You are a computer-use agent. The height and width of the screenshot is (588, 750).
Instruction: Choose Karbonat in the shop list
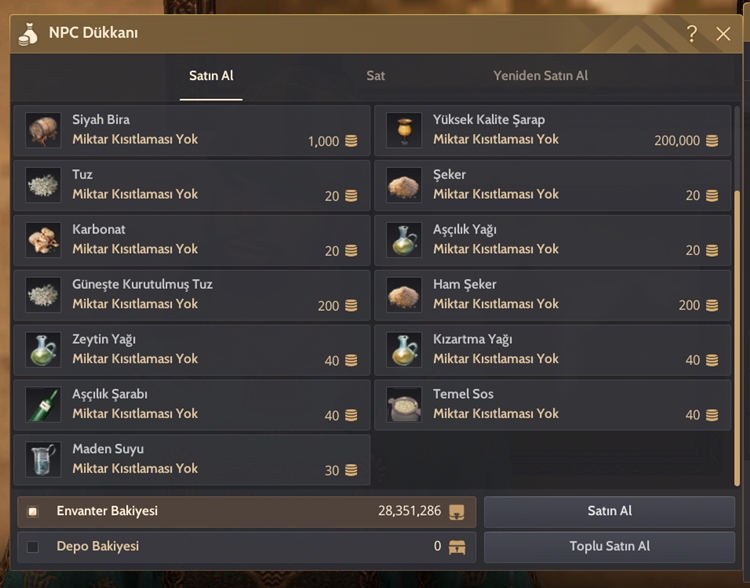pyautogui.click(x=192, y=240)
